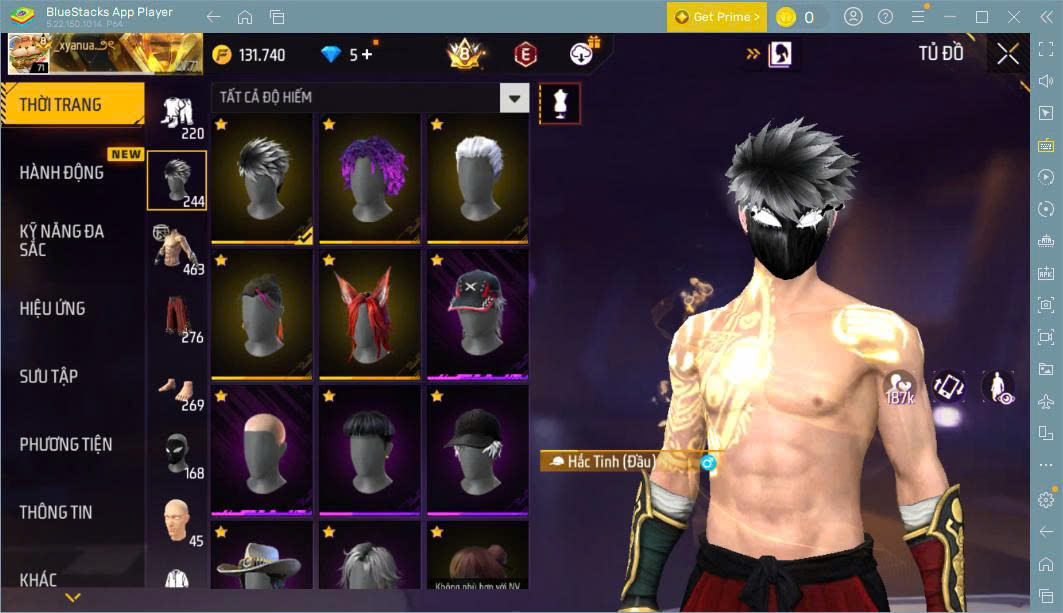Viewport: 1063px width, 613px height.
Task: Select the pants subcategory showing 276
Action: pos(177,316)
